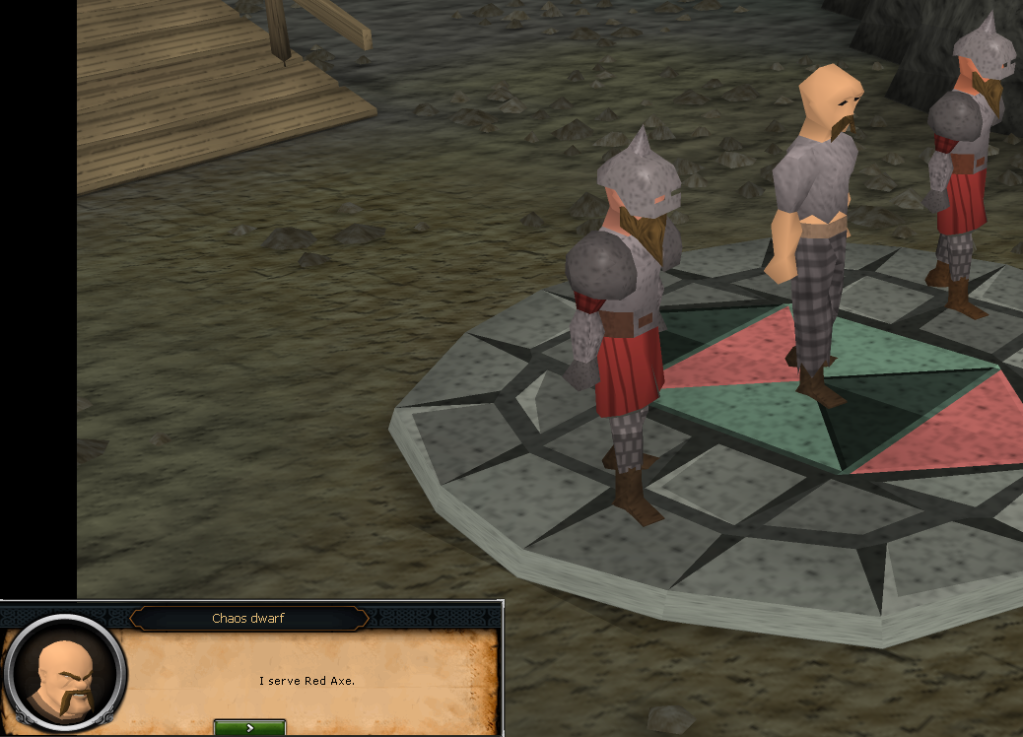This screenshot has height=737, width=1023.
Task: Continue the Chaos dwarf dialogue with the green arrow
Action: [250, 727]
